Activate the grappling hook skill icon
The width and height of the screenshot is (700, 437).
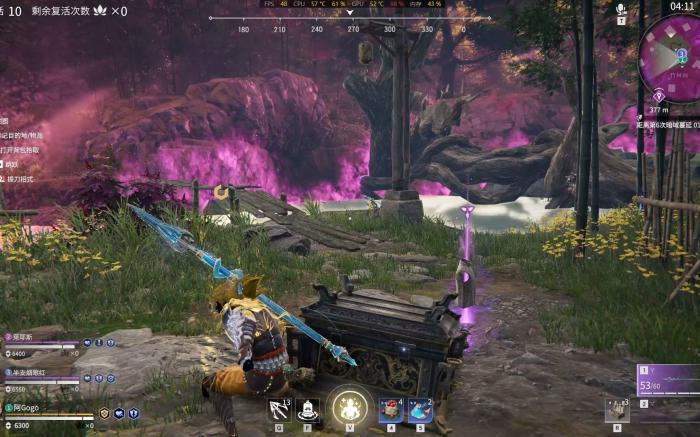point(279,409)
